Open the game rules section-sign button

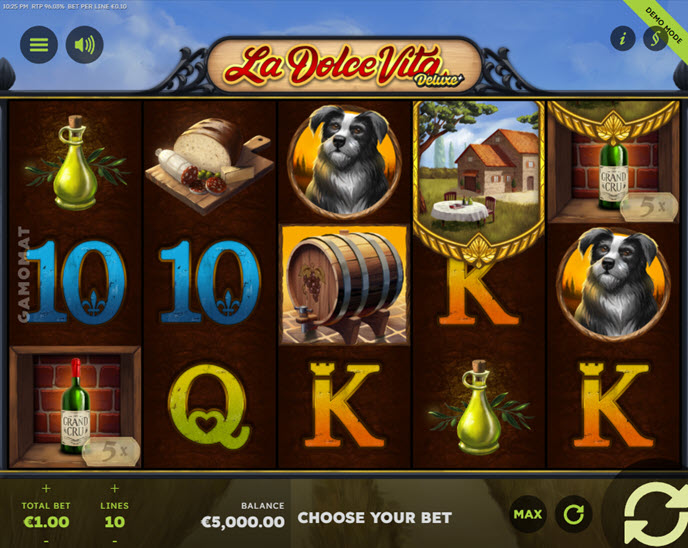coord(654,39)
